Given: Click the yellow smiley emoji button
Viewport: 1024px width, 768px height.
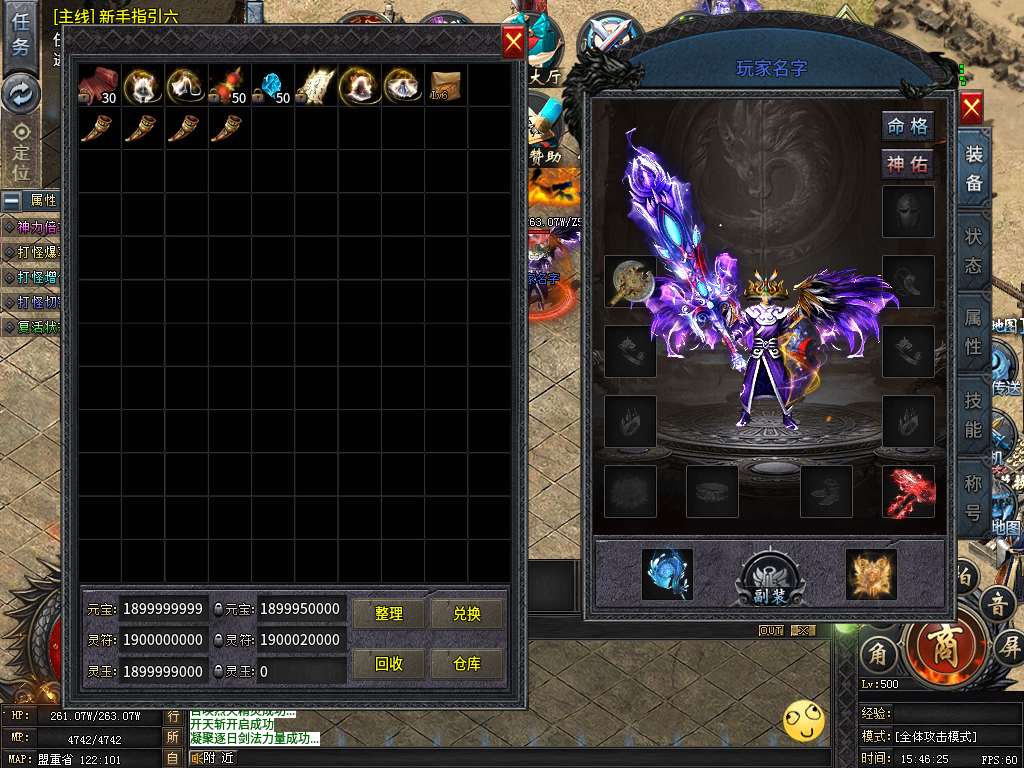Looking at the screenshot, I should [x=804, y=719].
